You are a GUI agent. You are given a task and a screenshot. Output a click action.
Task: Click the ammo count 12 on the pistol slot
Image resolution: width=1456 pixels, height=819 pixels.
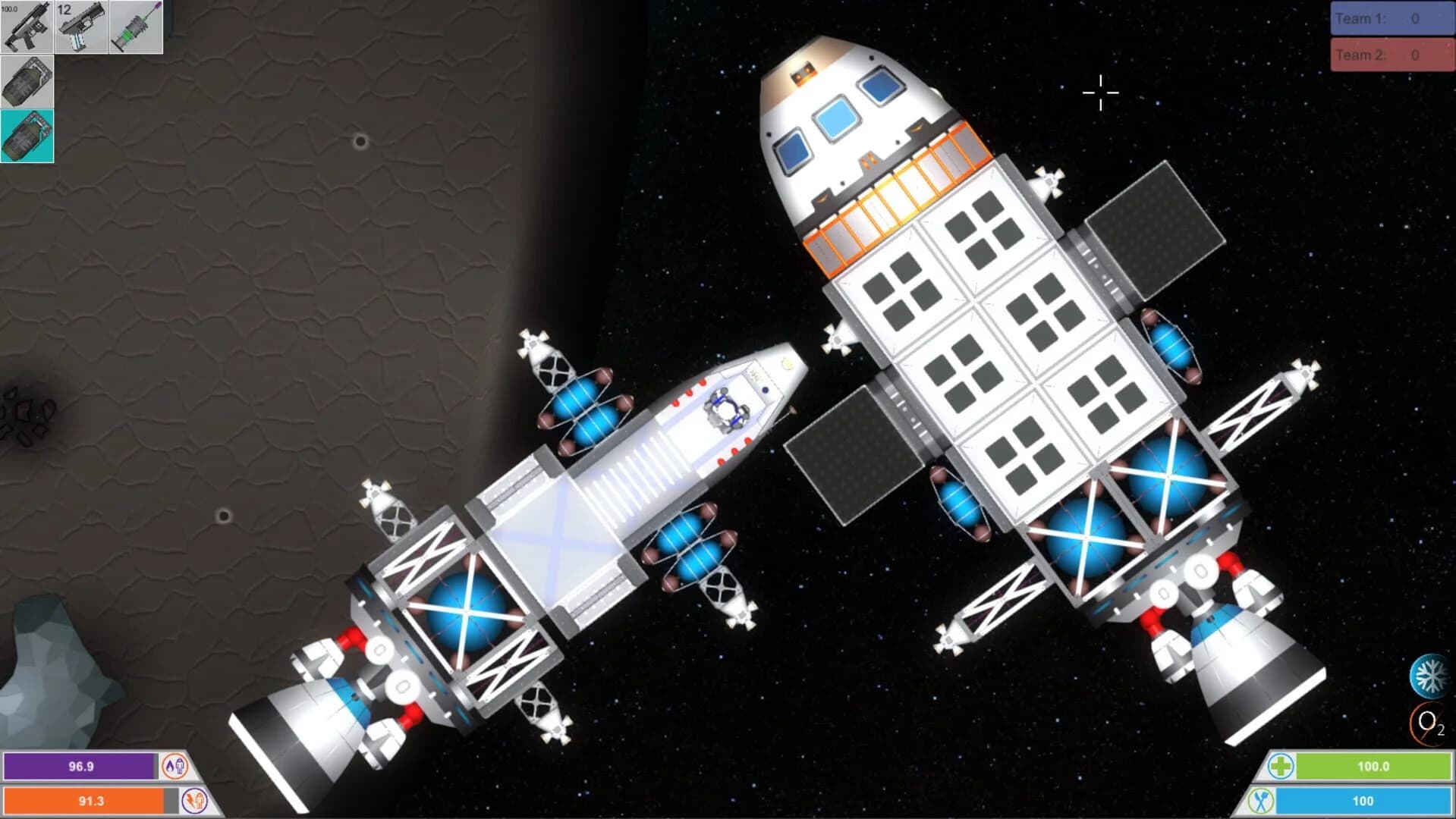(65, 10)
